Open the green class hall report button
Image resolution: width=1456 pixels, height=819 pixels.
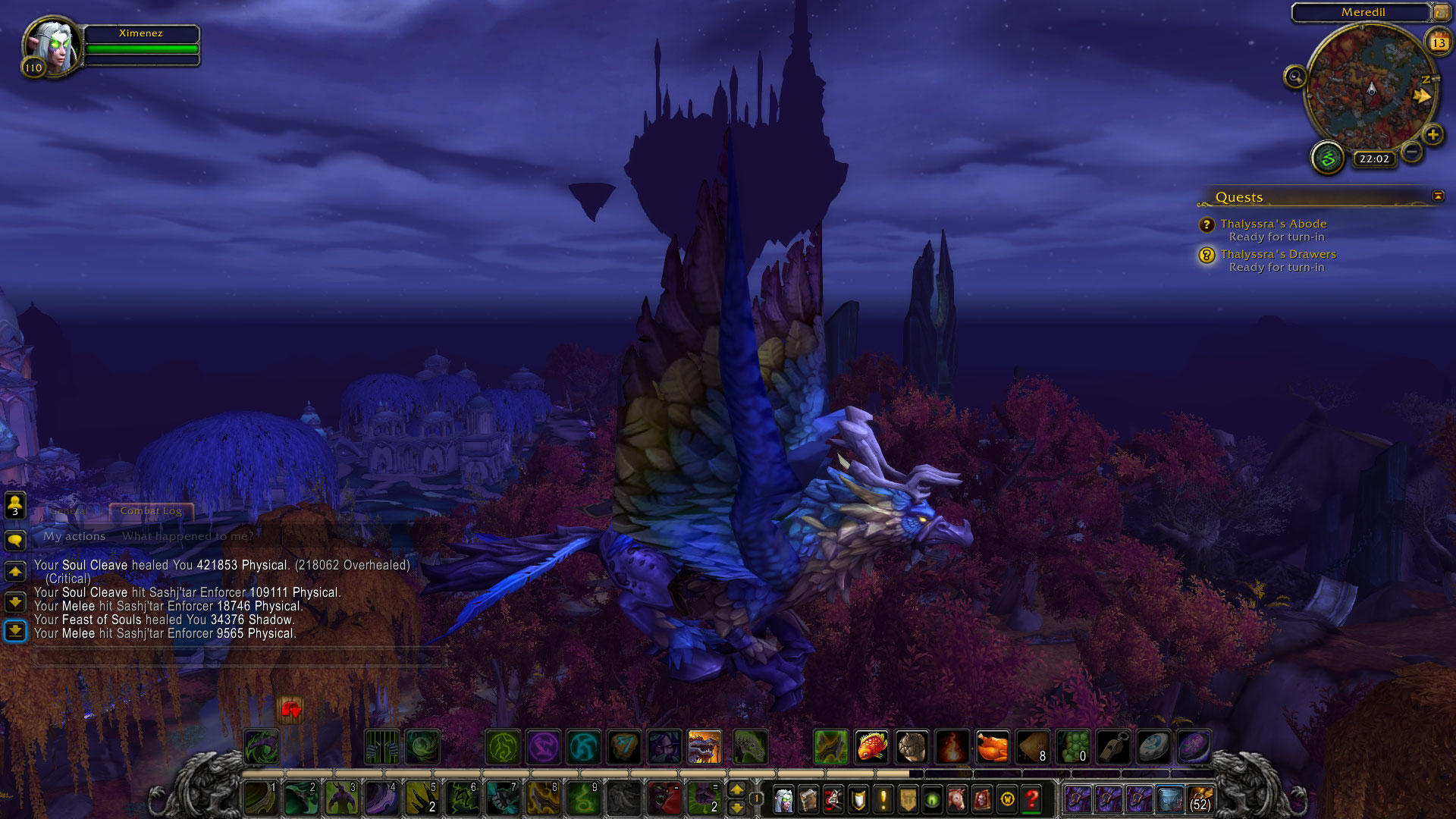[1328, 158]
